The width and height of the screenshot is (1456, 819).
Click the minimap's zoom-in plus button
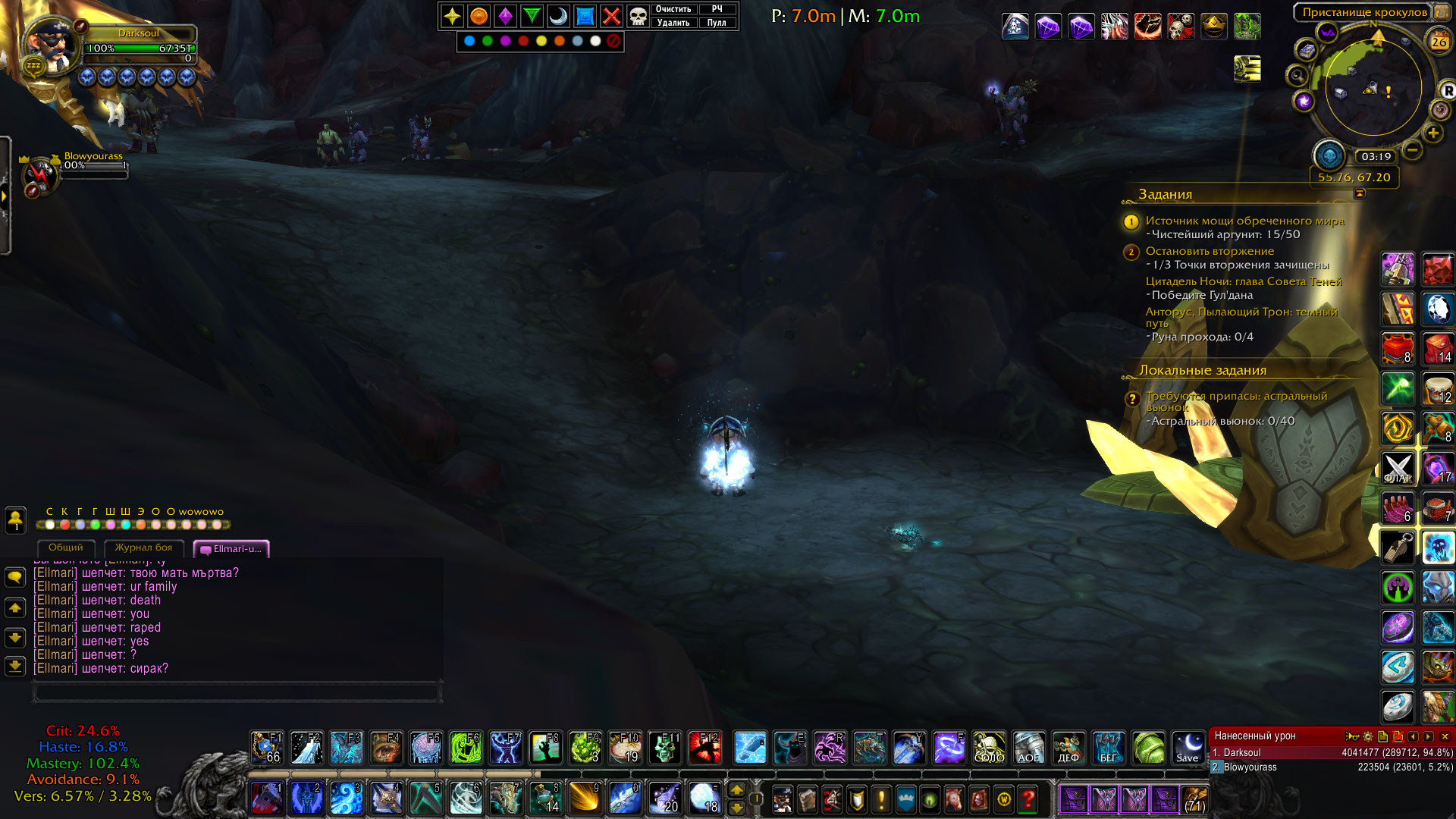[x=1432, y=133]
